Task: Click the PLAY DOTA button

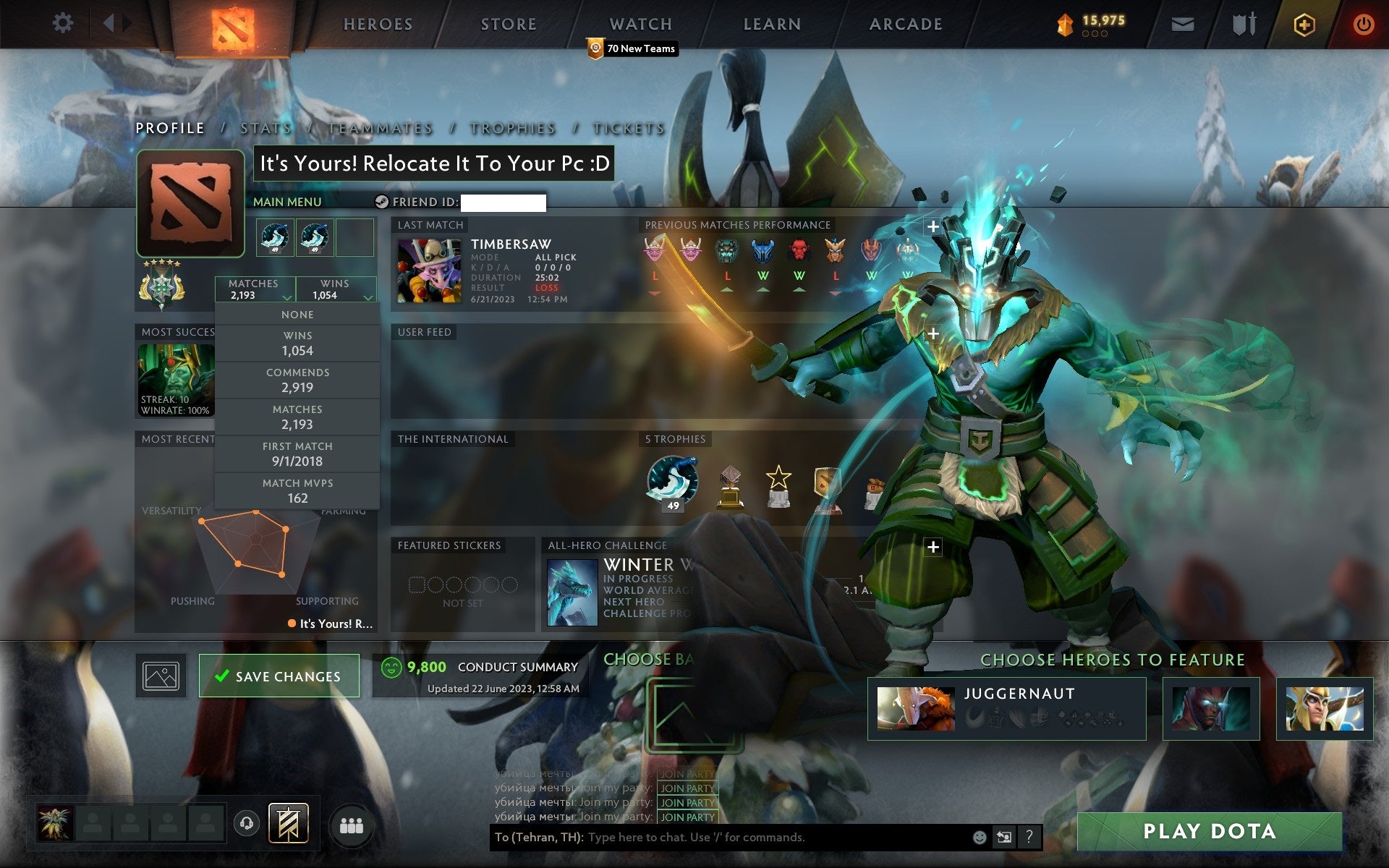Action: (1210, 830)
